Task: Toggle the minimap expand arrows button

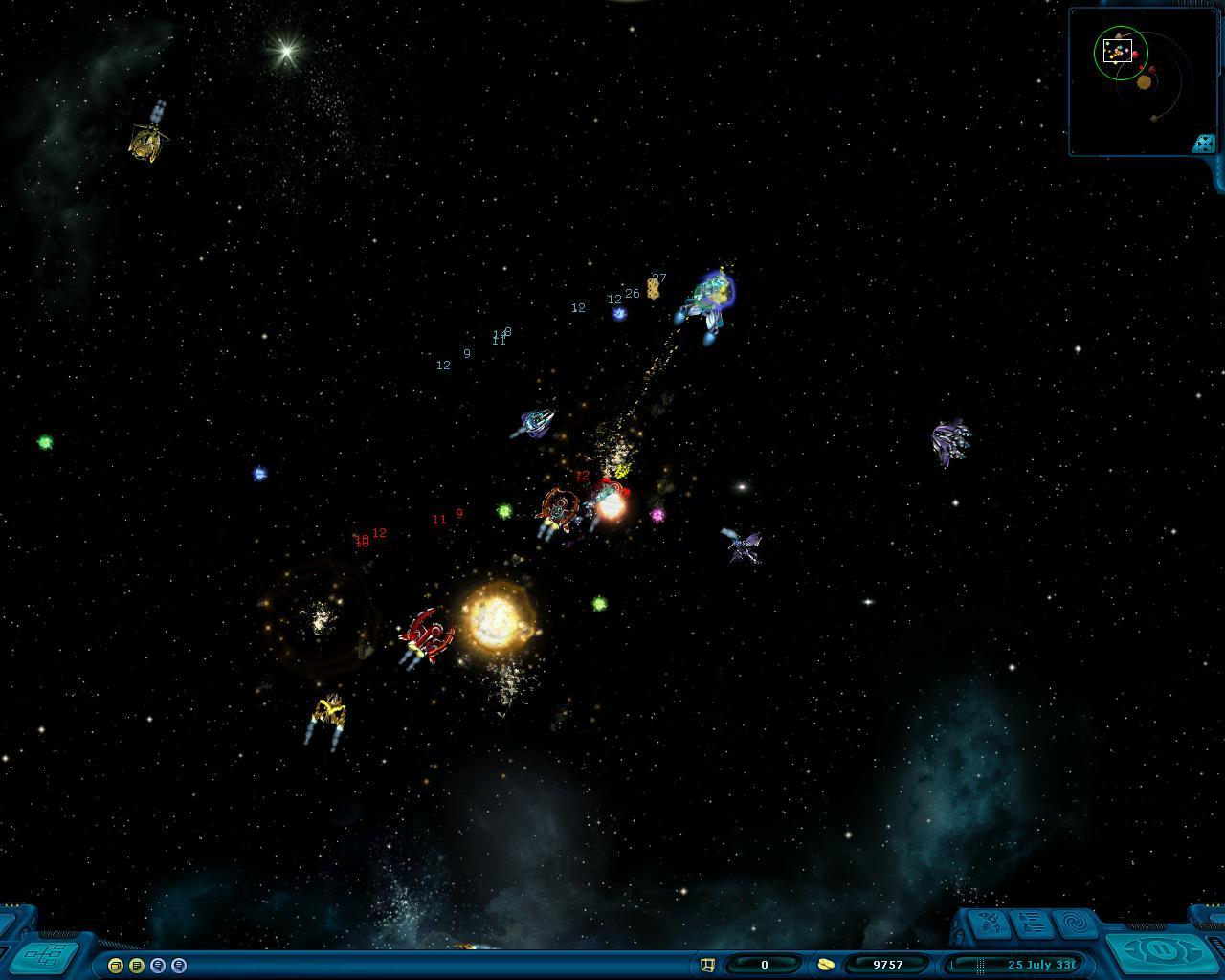Action: [1203, 144]
